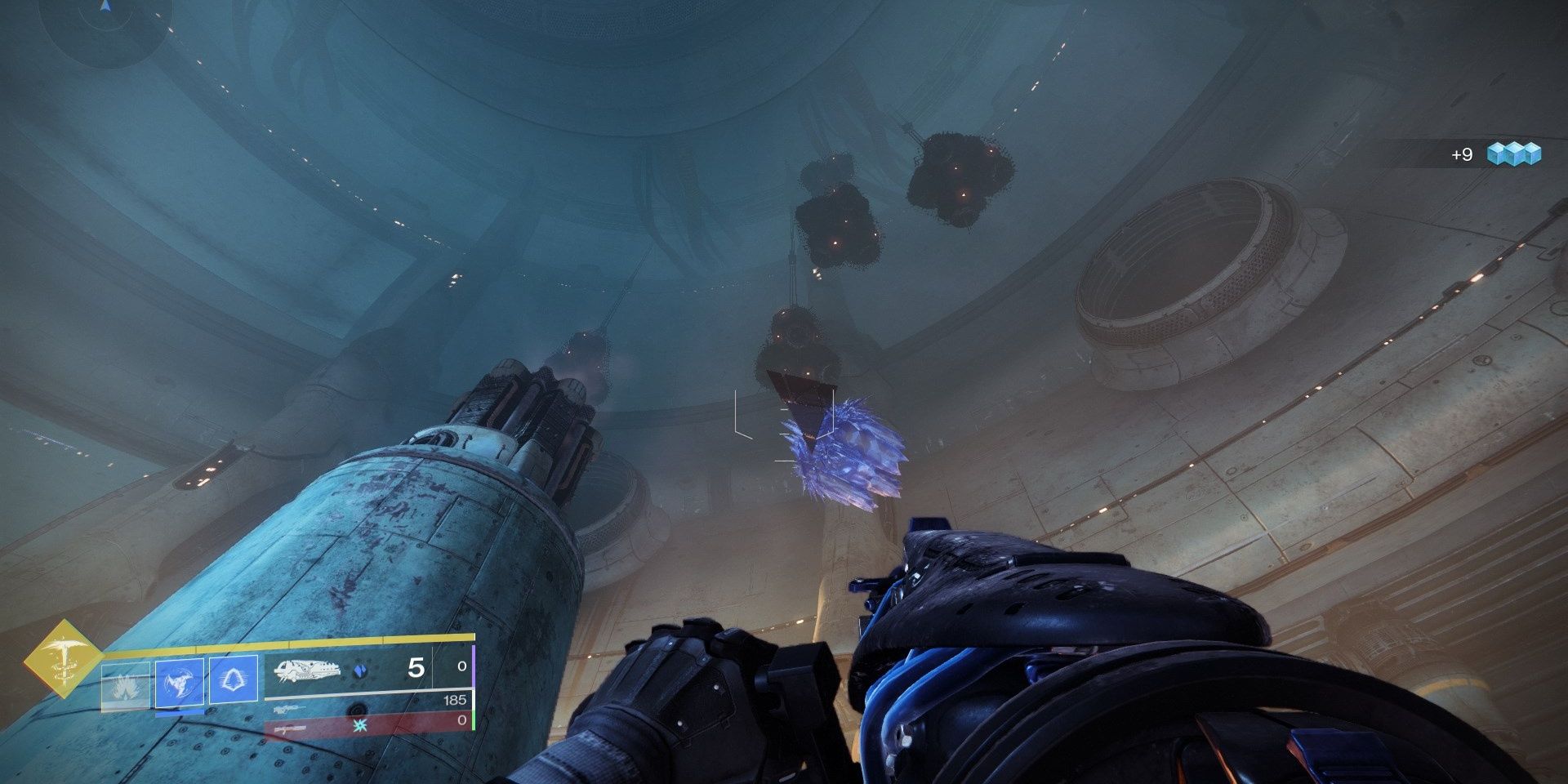Viewport: 1568px width, 784px height.
Task: Select the spinning melee ability icon
Action: tap(177, 680)
